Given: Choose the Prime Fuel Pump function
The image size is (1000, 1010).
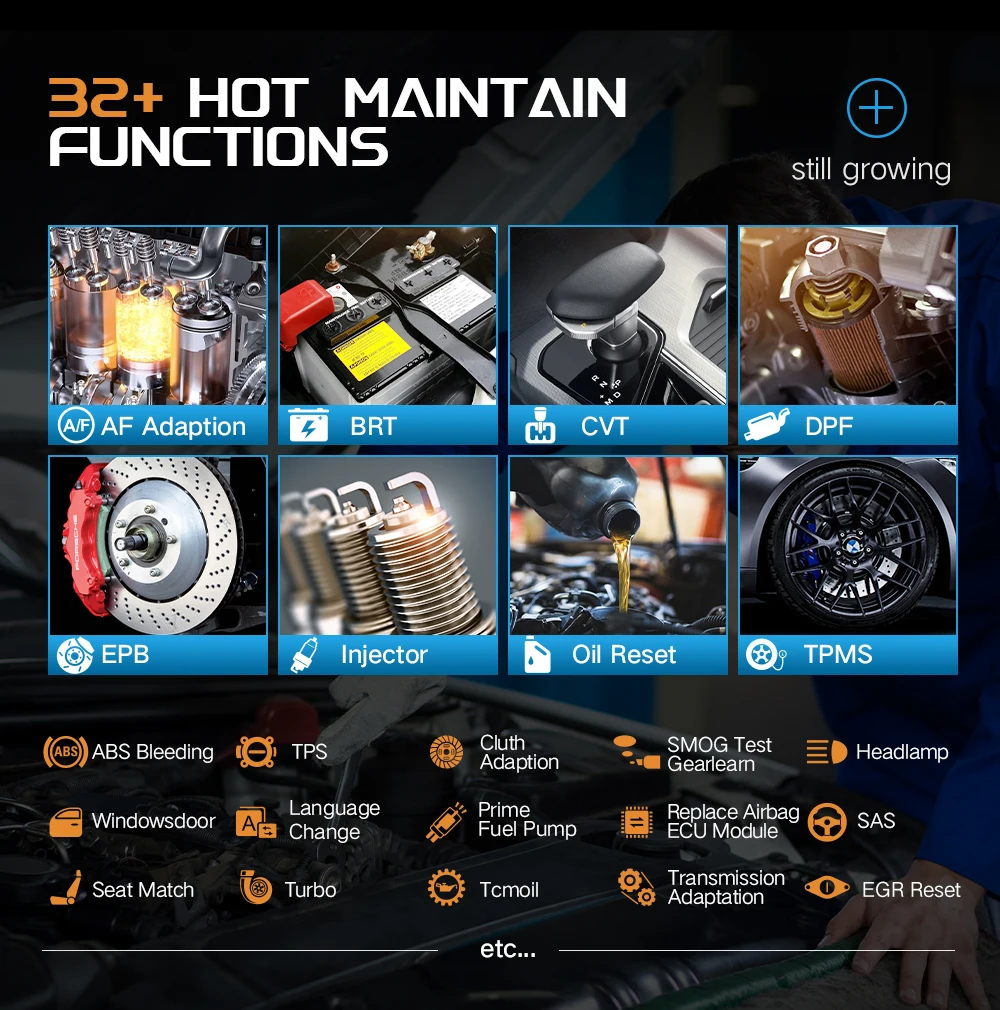Looking at the screenshot, I should tap(503, 820).
